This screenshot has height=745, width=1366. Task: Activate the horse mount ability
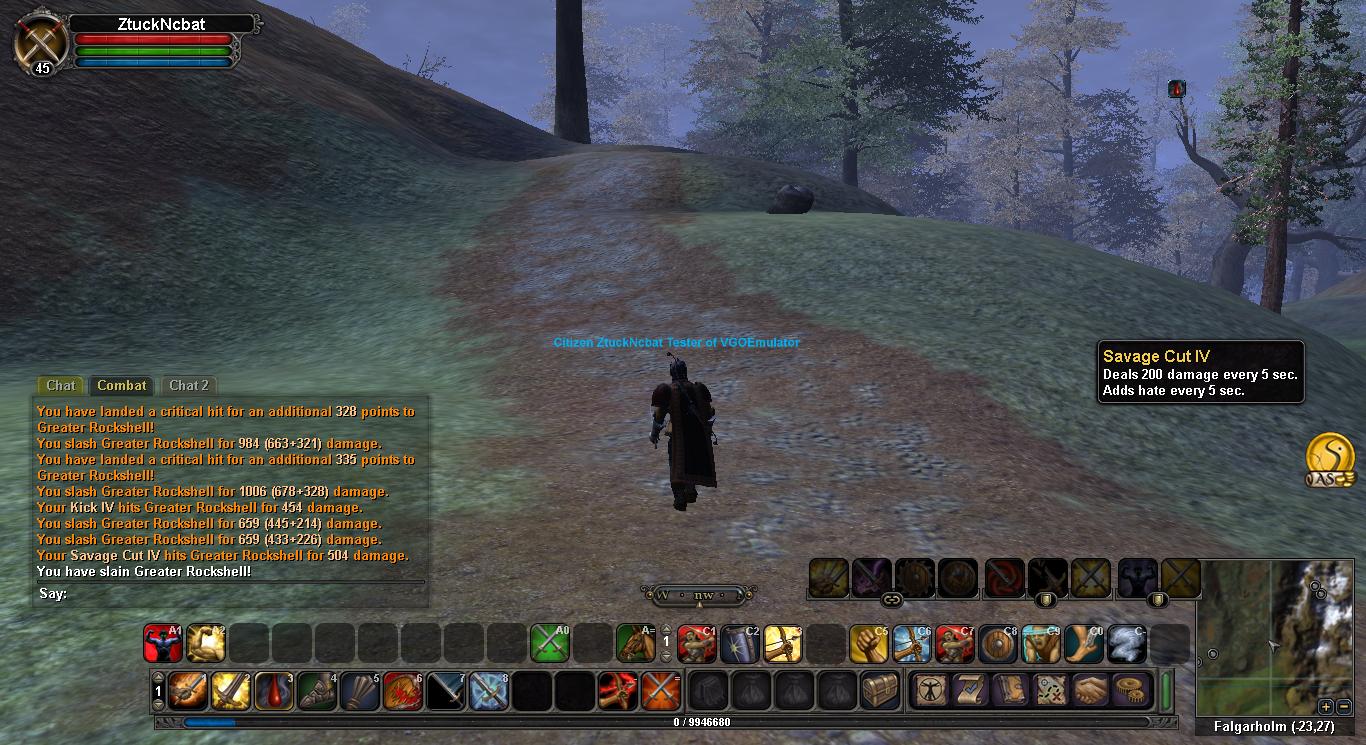(635, 643)
